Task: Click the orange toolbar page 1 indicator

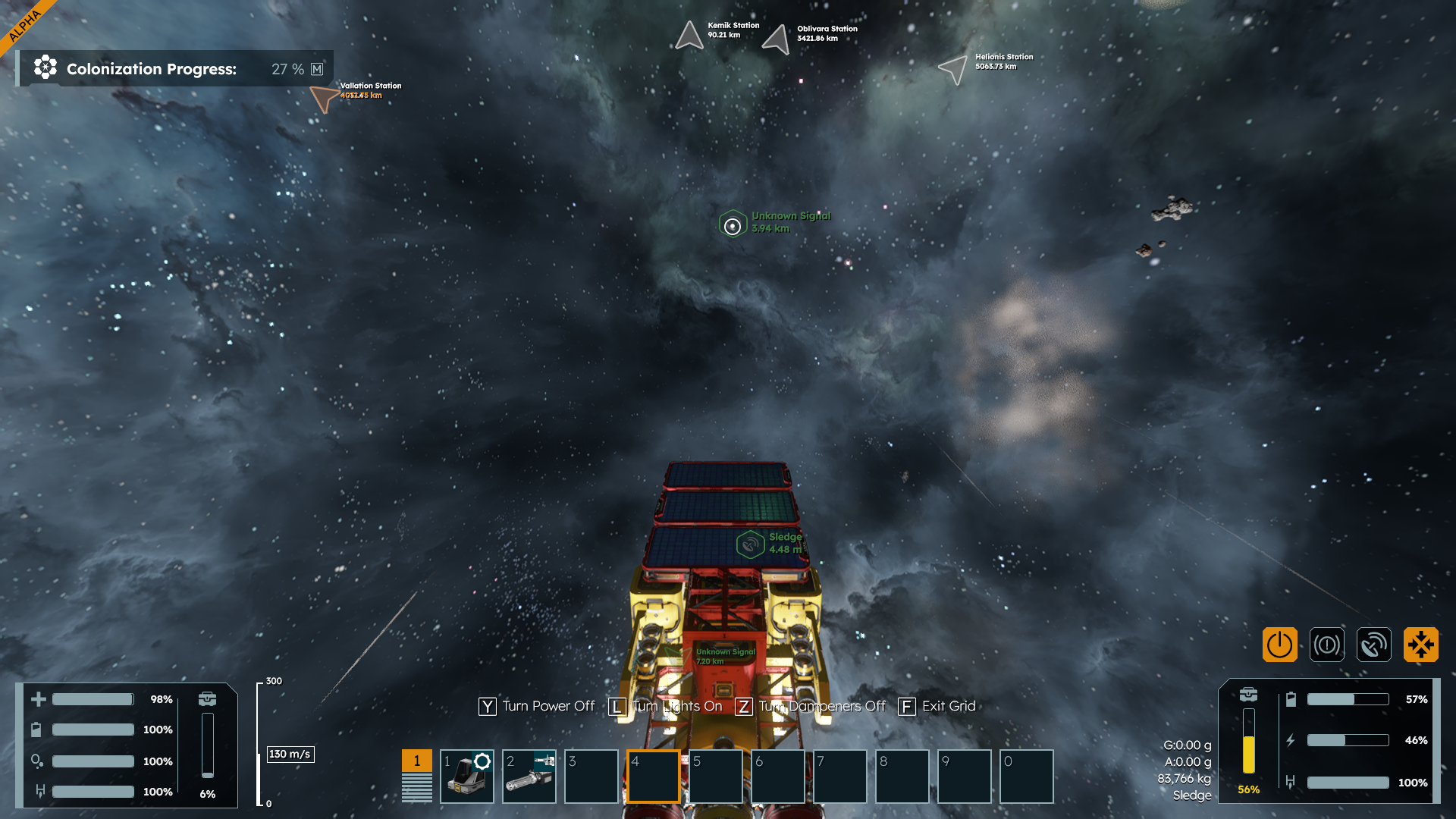Action: click(x=416, y=761)
